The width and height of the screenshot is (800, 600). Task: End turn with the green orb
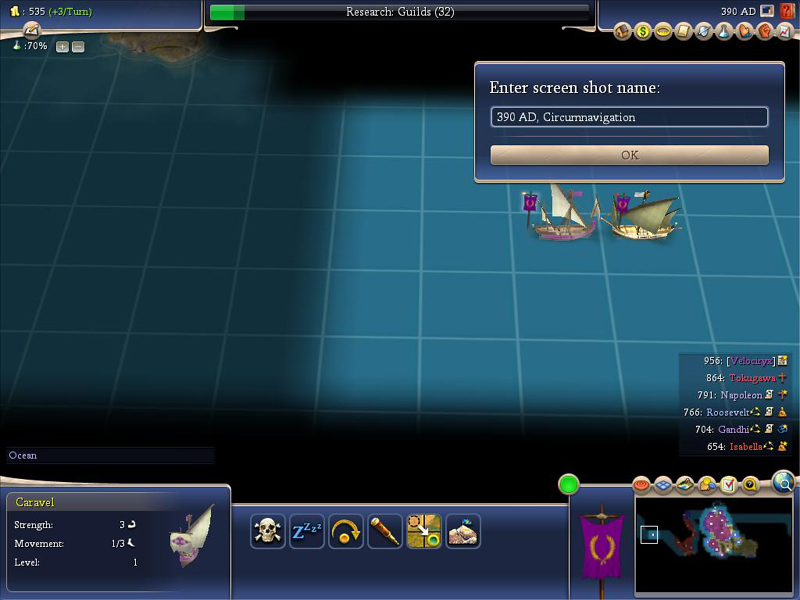(x=569, y=485)
